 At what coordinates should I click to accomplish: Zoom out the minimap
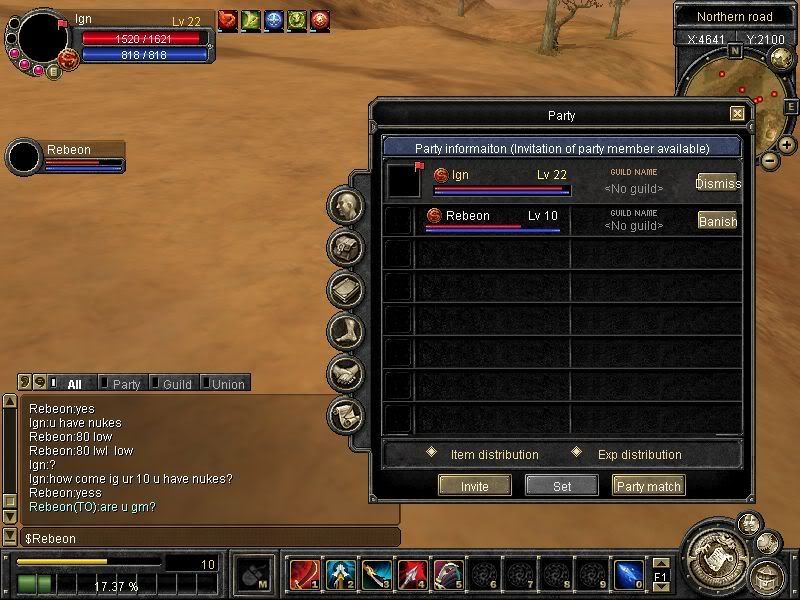(x=769, y=160)
